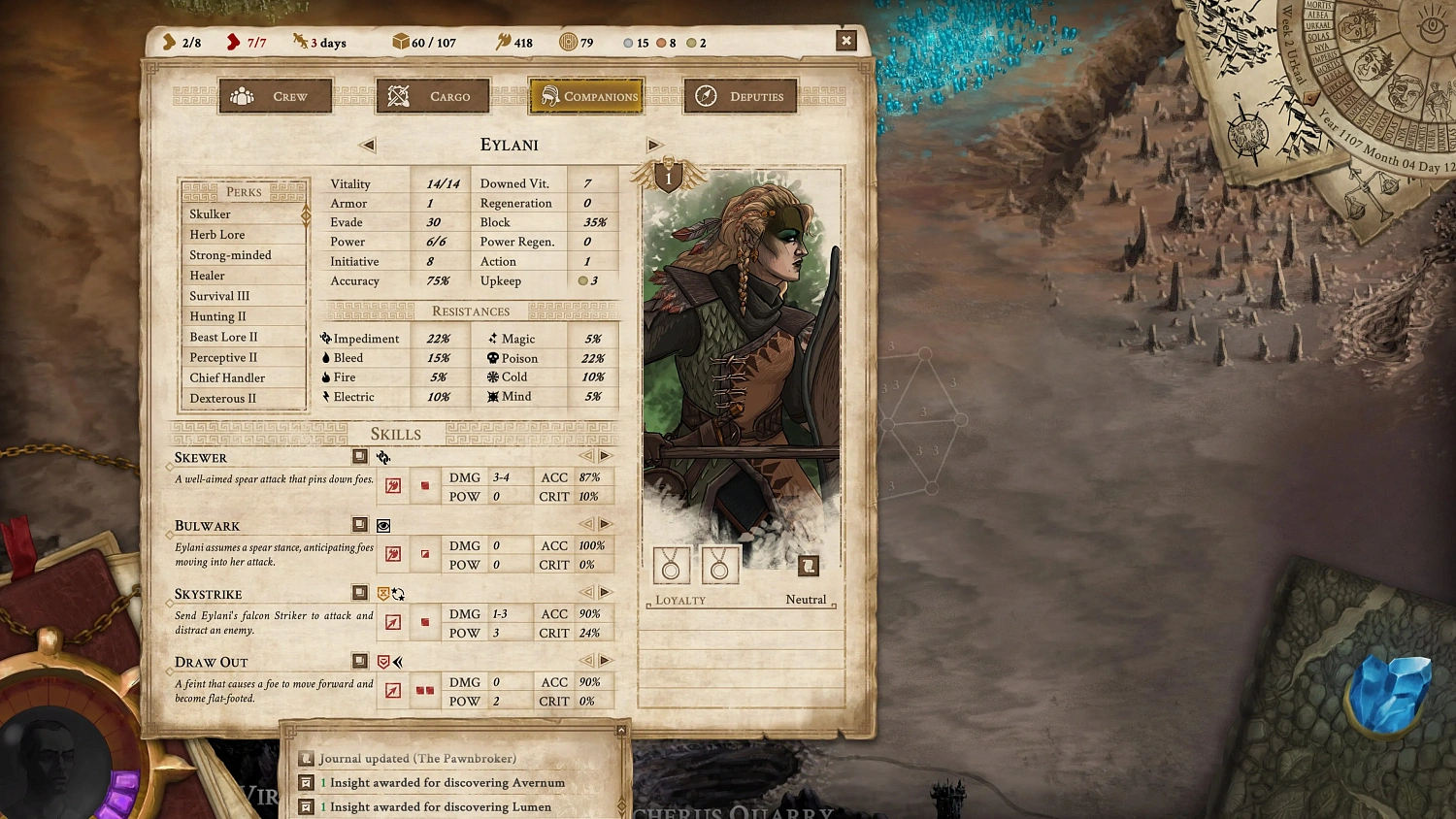Click the Neutral loyalty indicator
The image size is (1456, 819).
click(x=806, y=599)
